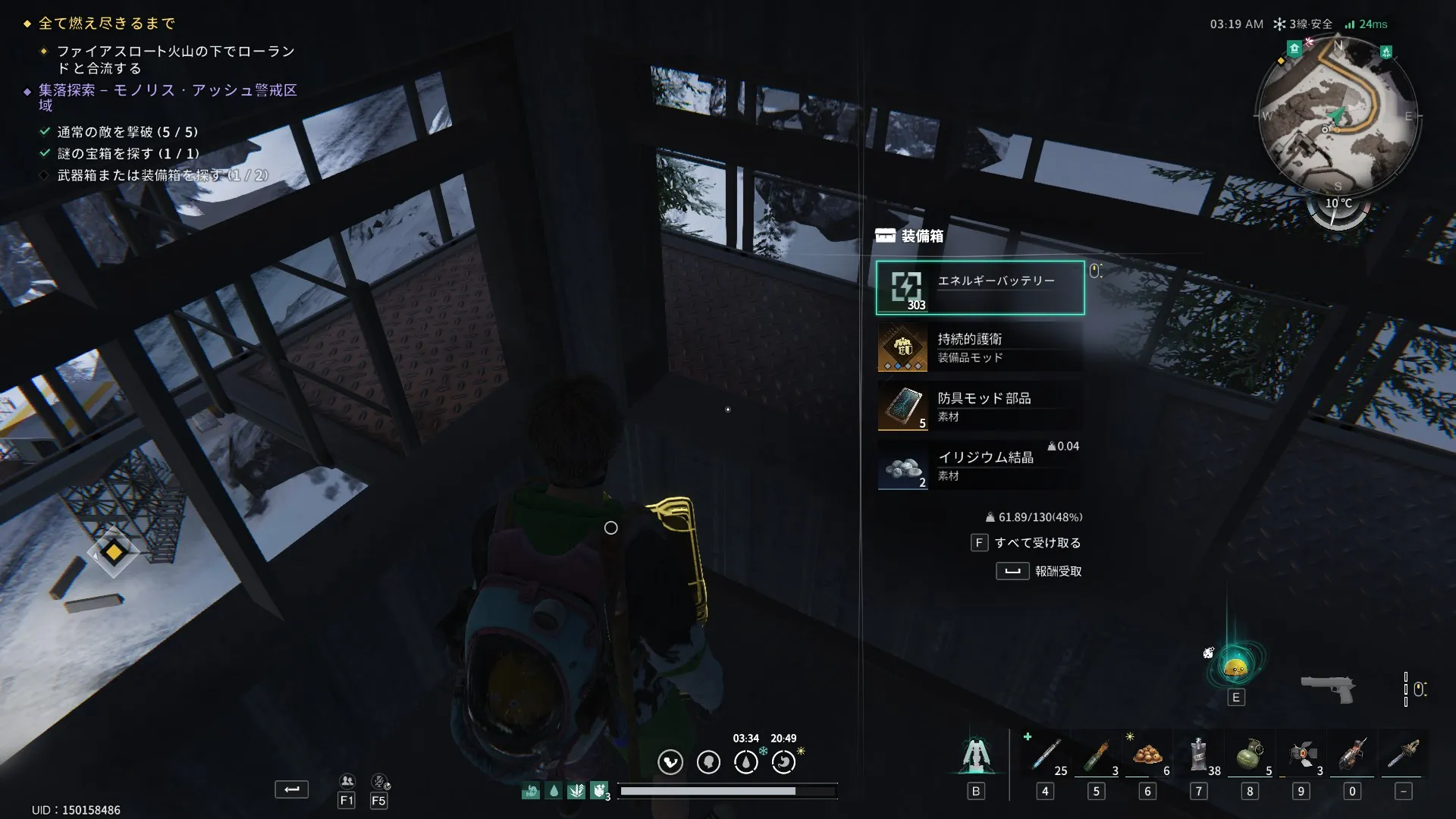Equip the green frag grenade slot
The width and height of the screenshot is (1456, 819).
[1250, 755]
